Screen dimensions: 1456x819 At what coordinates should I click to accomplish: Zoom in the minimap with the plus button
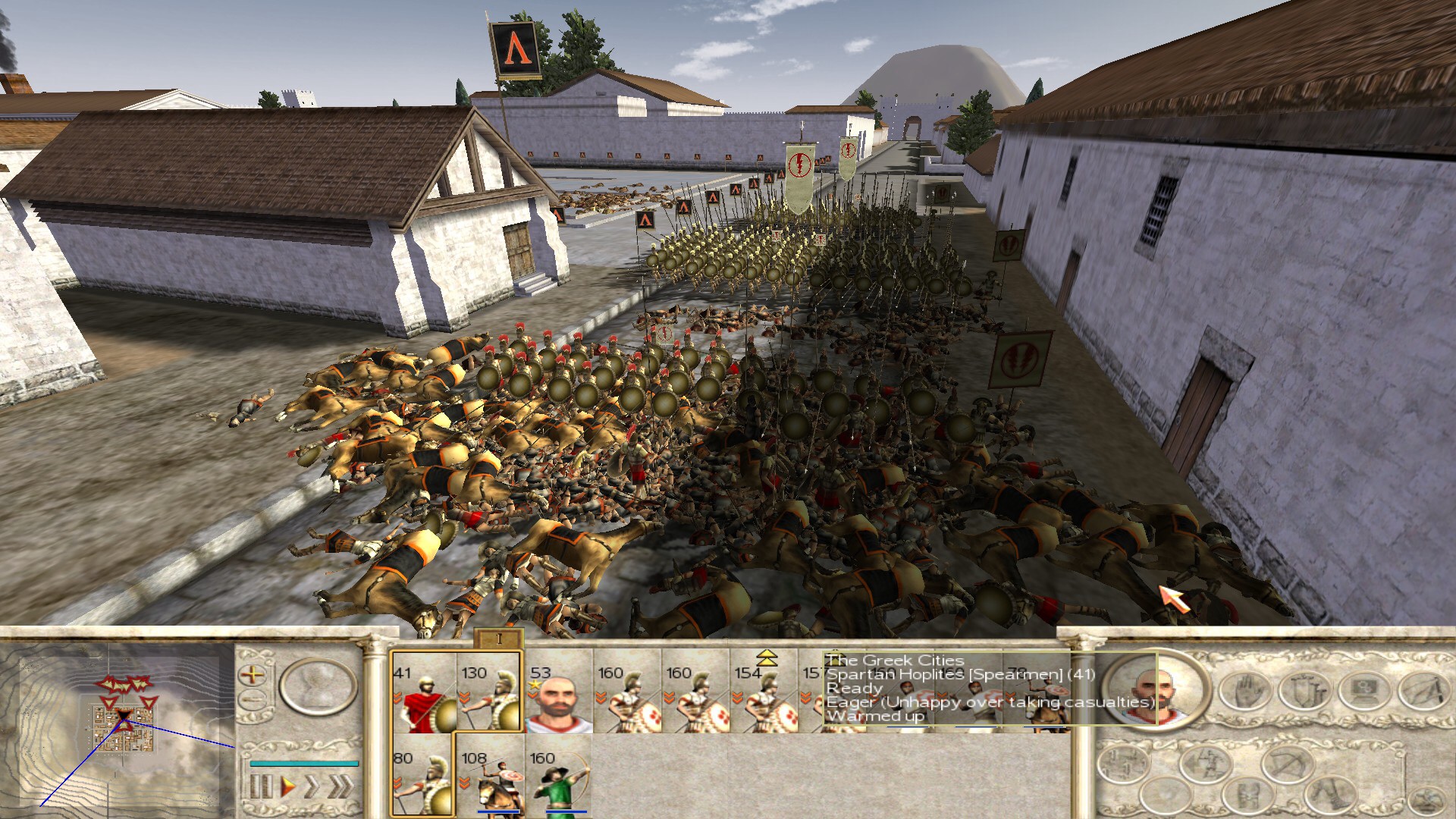pos(253,673)
